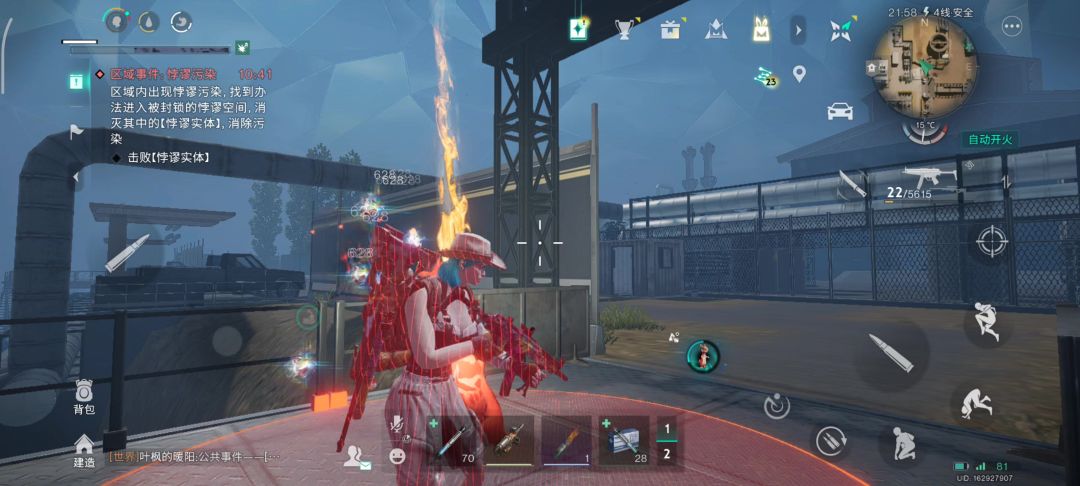Switch to the knife melee weapon
The image size is (1080, 486).
tap(851, 183)
